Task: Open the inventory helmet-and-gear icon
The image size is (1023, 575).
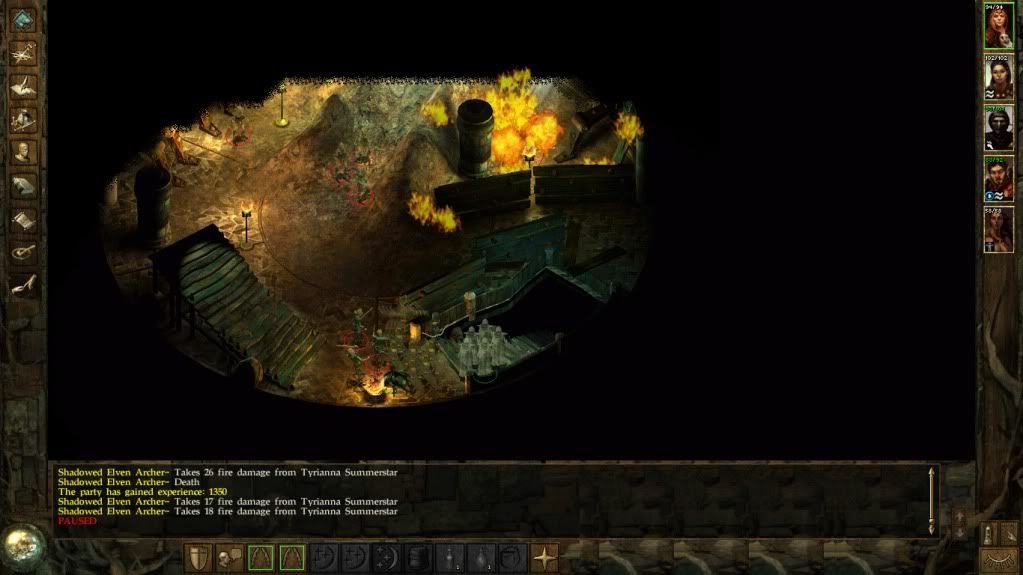Action: [x=22, y=119]
